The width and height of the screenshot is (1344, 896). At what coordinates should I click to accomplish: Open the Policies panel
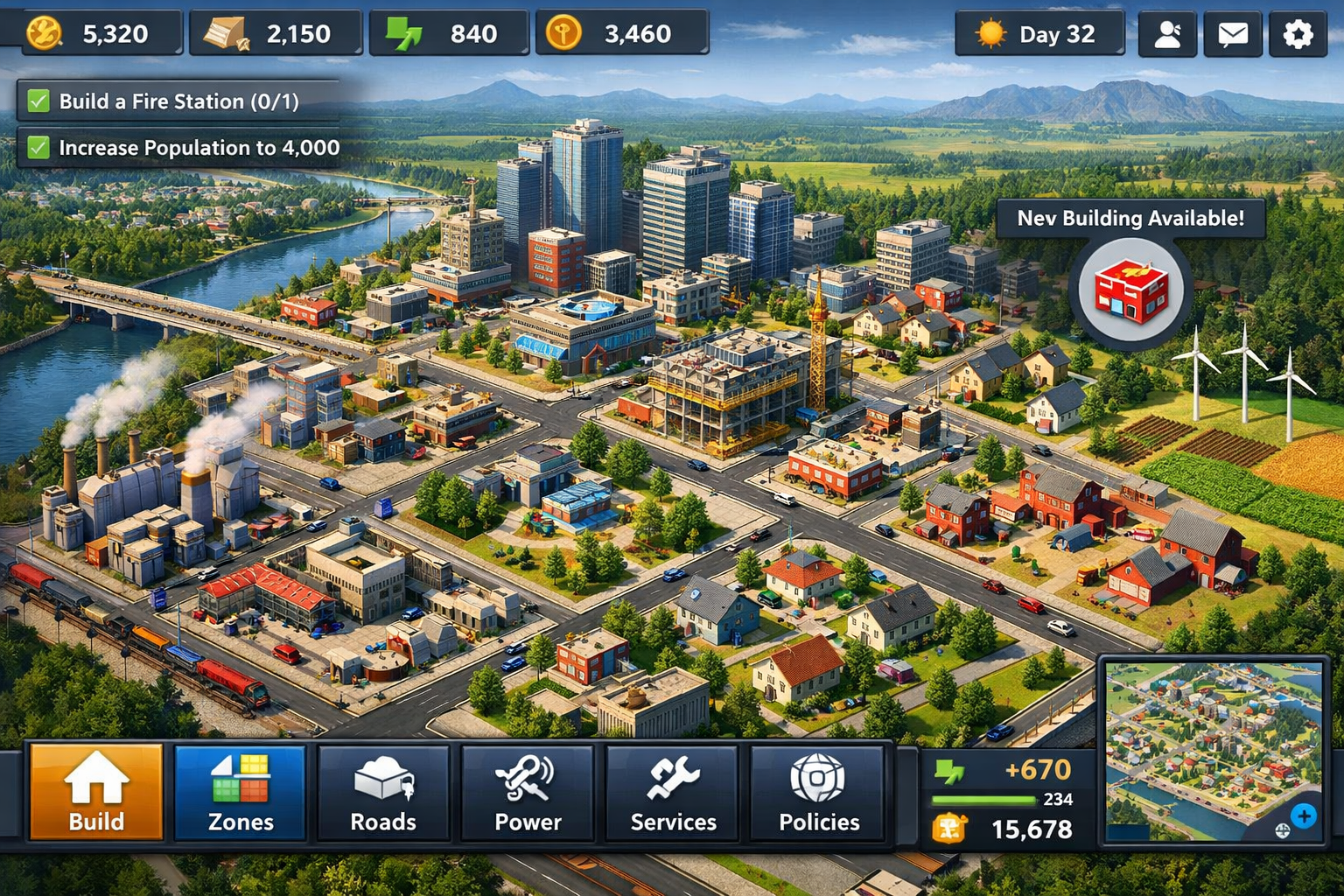pyautogui.click(x=817, y=792)
